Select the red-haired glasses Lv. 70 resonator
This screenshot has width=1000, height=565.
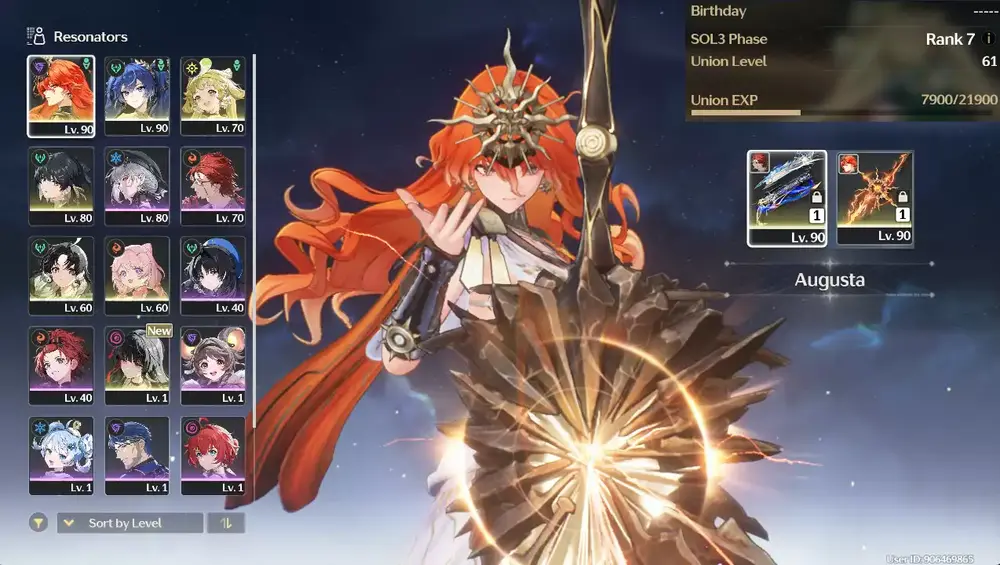tap(213, 185)
